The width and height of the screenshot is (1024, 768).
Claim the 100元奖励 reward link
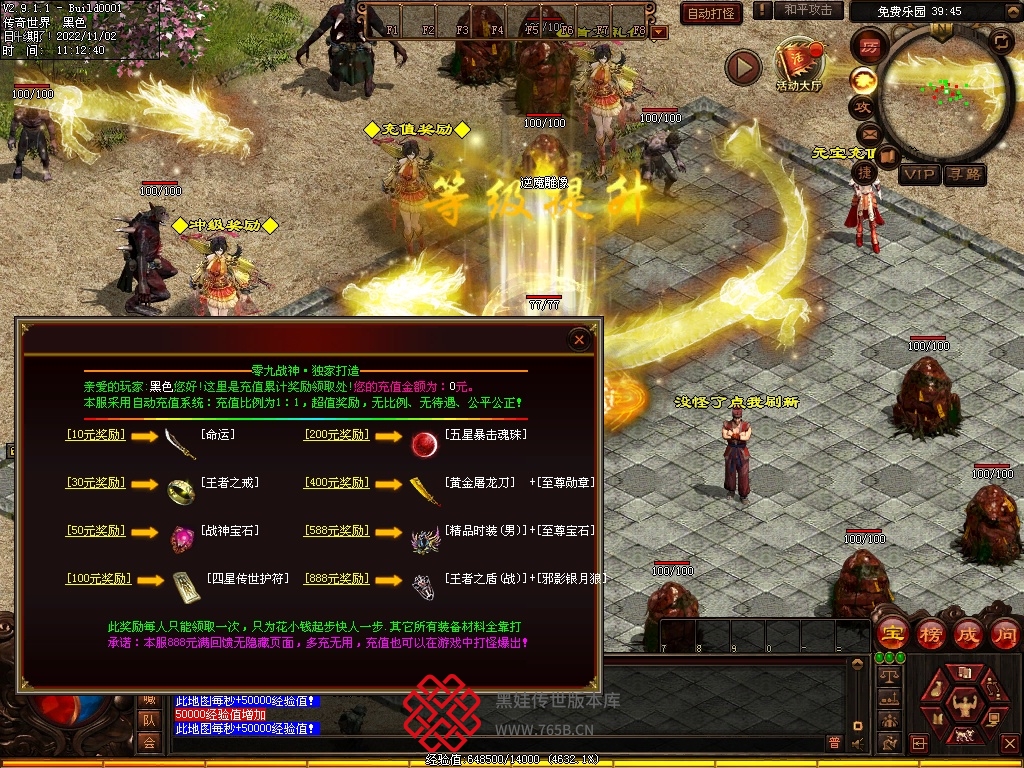(x=99, y=579)
